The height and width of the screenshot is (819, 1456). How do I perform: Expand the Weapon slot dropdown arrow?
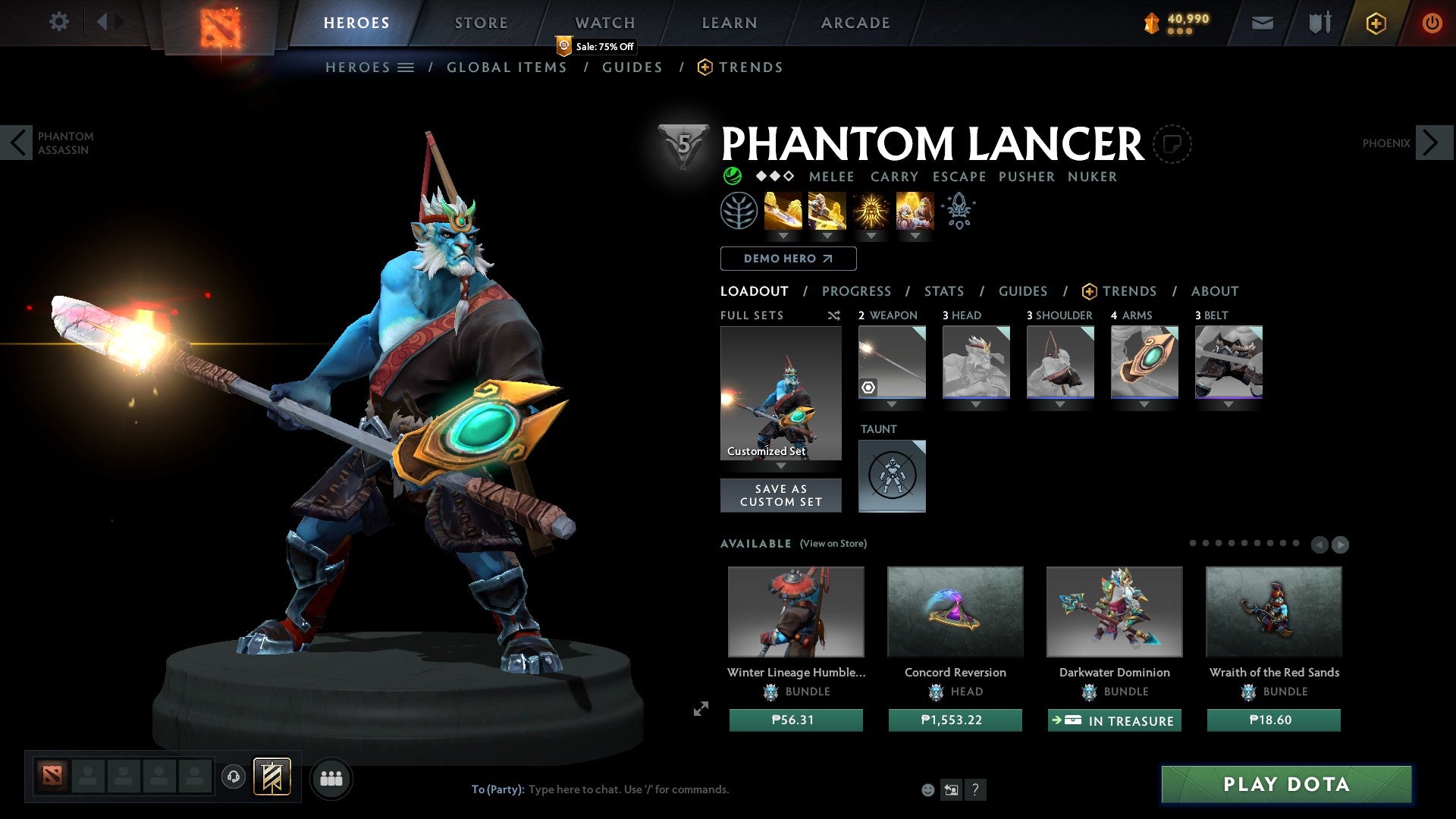point(891,404)
